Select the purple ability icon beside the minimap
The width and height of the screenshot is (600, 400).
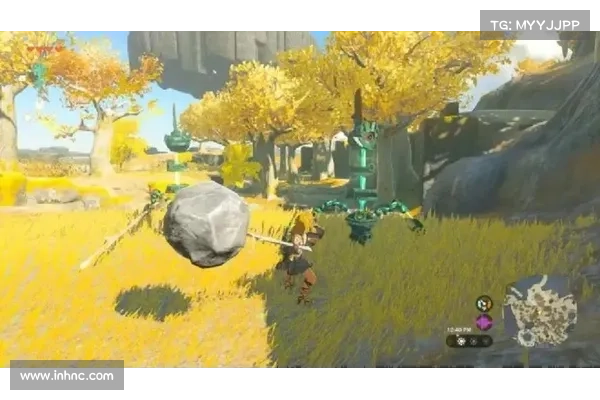coord(484,322)
